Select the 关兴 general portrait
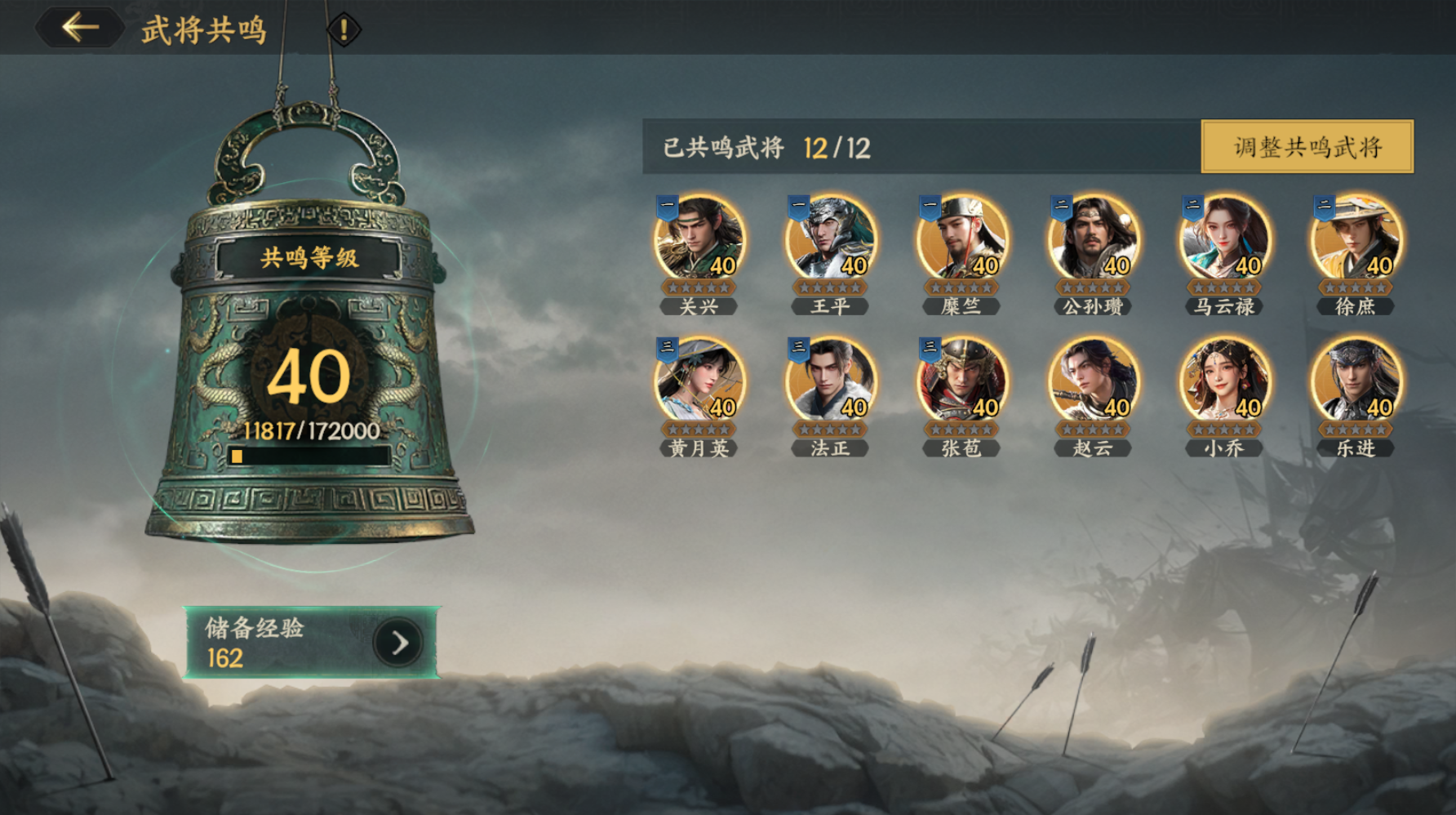This screenshot has height=815, width=1456. [x=699, y=240]
